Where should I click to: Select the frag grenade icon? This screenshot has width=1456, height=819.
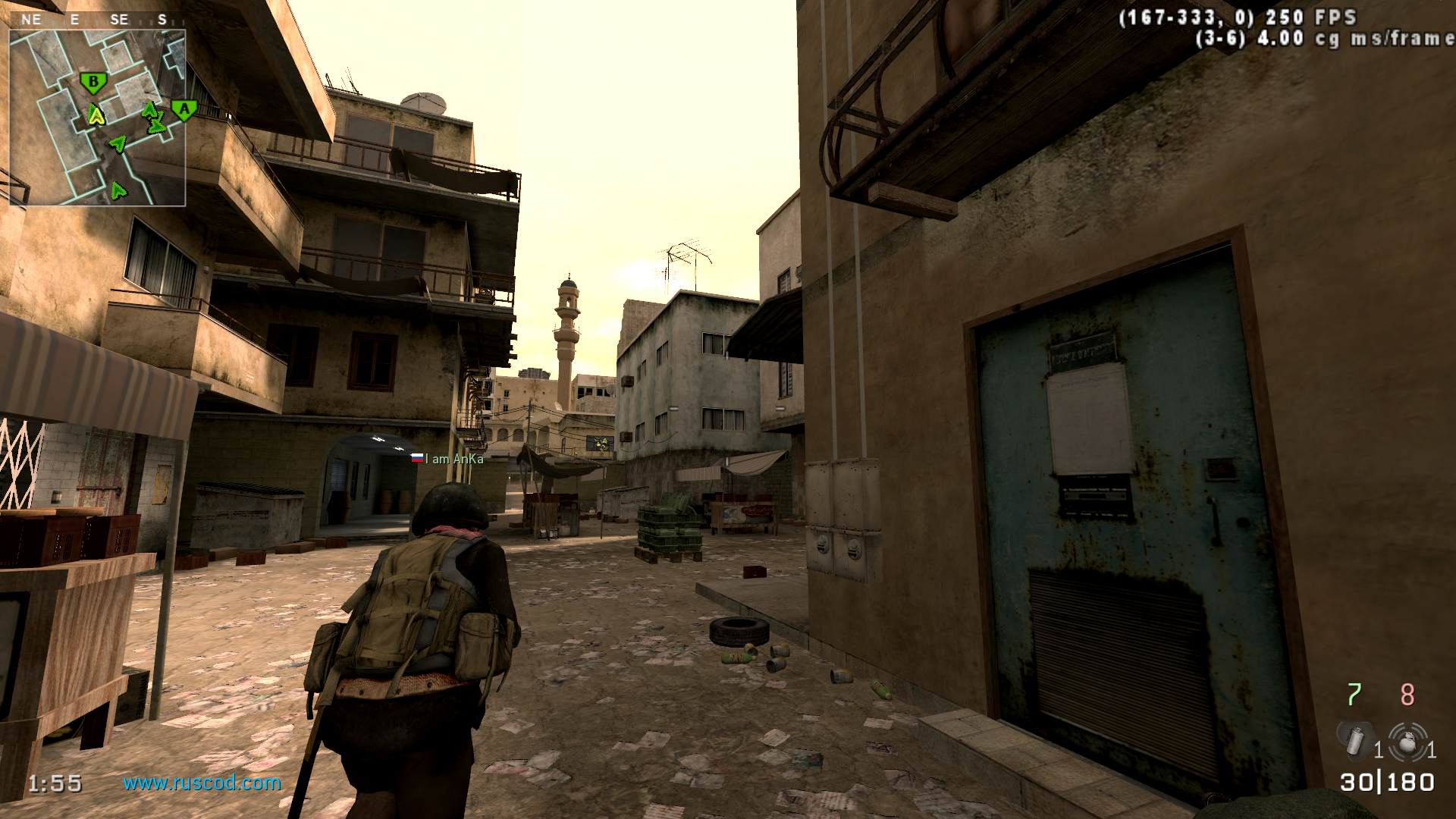1408,739
